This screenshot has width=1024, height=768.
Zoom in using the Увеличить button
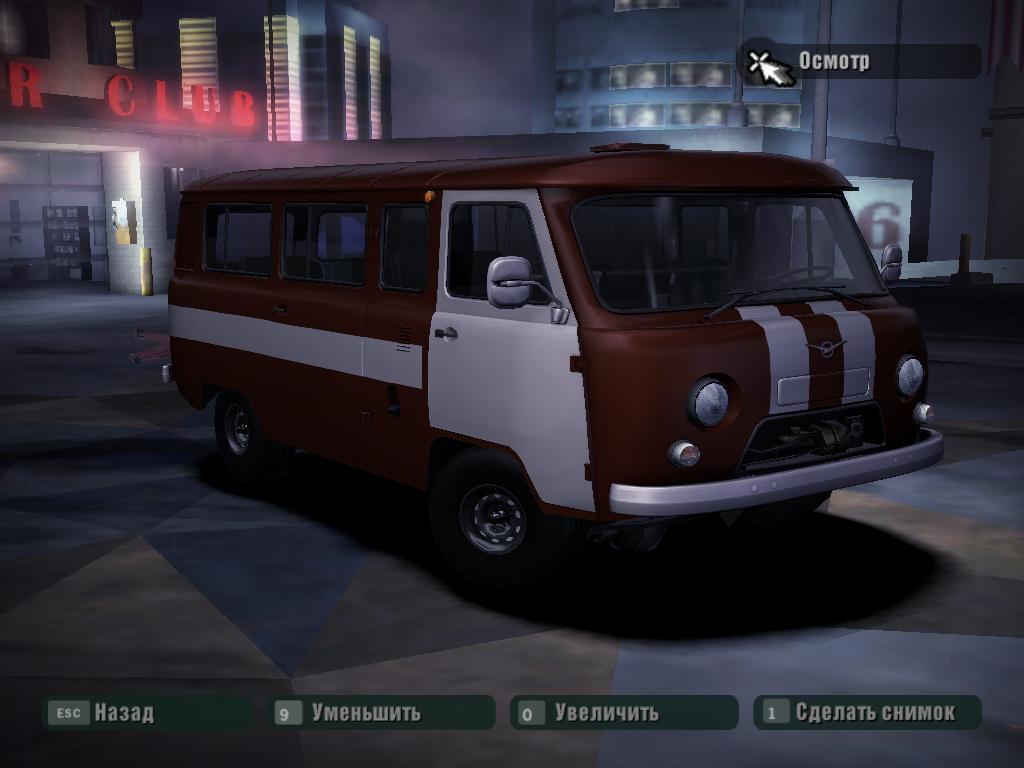click(x=606, y=713)
